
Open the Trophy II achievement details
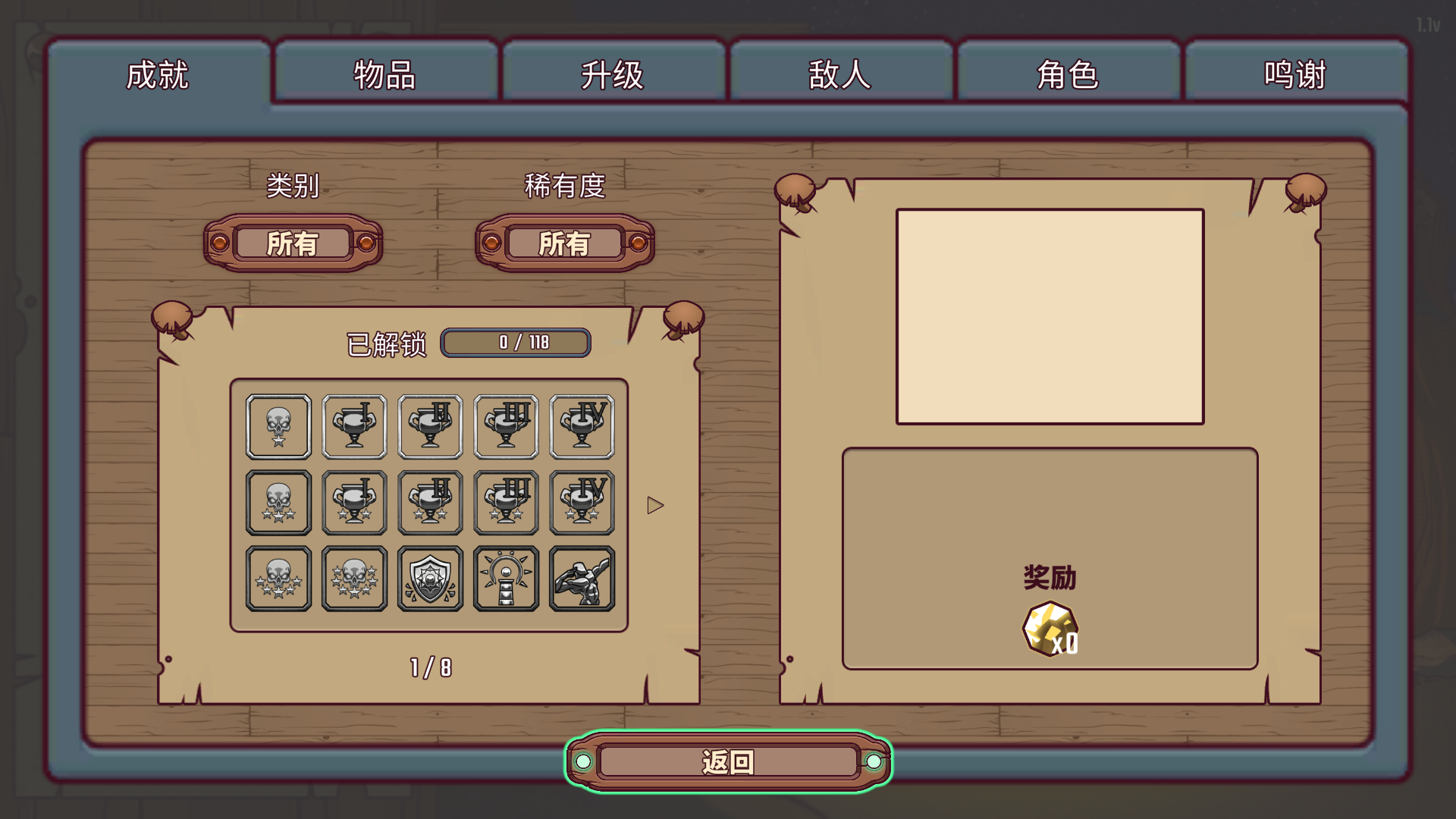click(430, 426)
